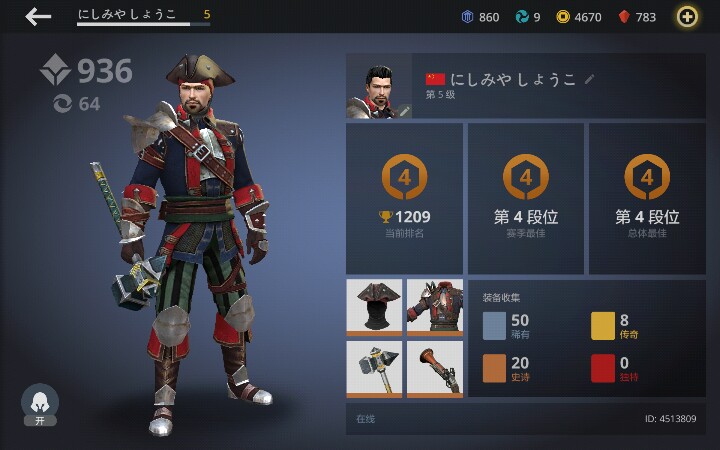The image size is (720, 450).
Task: Tap the red gem currency counter
Action: [637, 17]
